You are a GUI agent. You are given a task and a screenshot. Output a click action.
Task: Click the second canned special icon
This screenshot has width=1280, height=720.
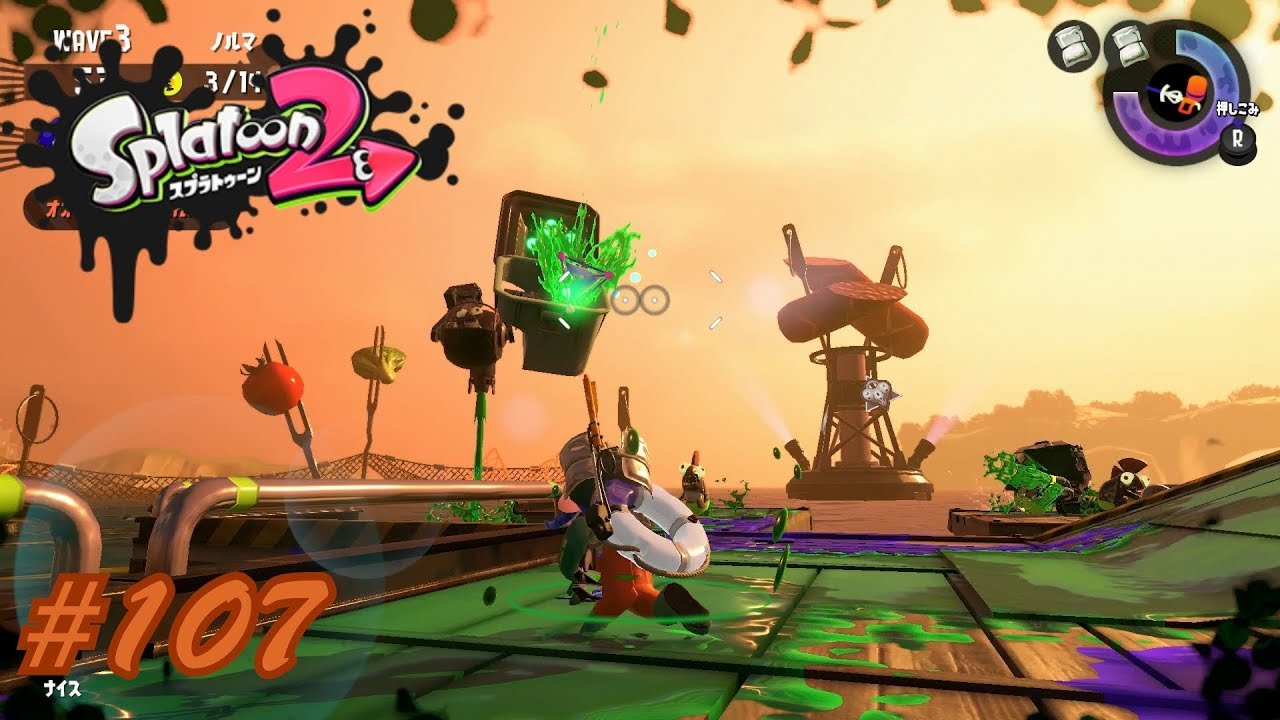[1130, 48]
